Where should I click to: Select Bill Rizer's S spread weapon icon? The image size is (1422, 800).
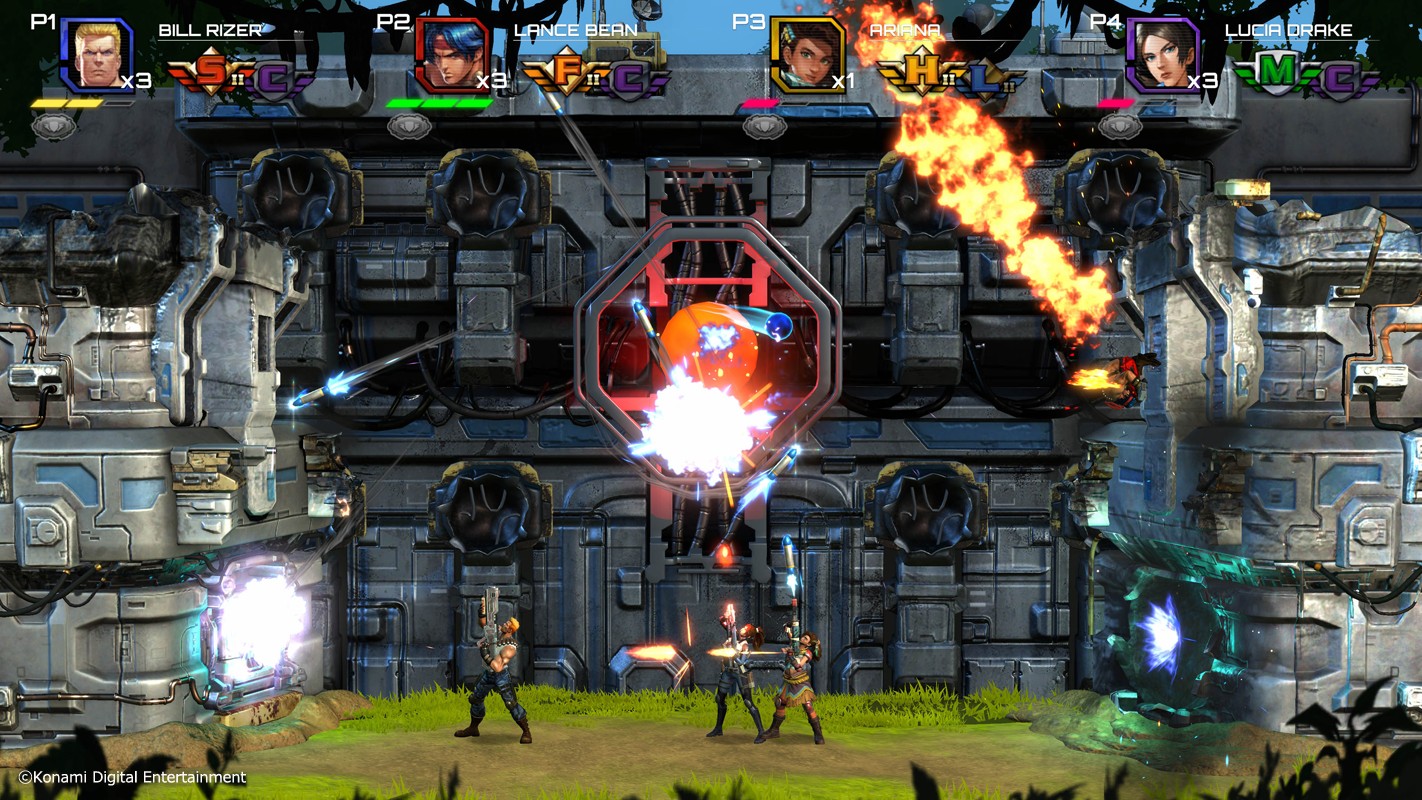tap(213, 70)
